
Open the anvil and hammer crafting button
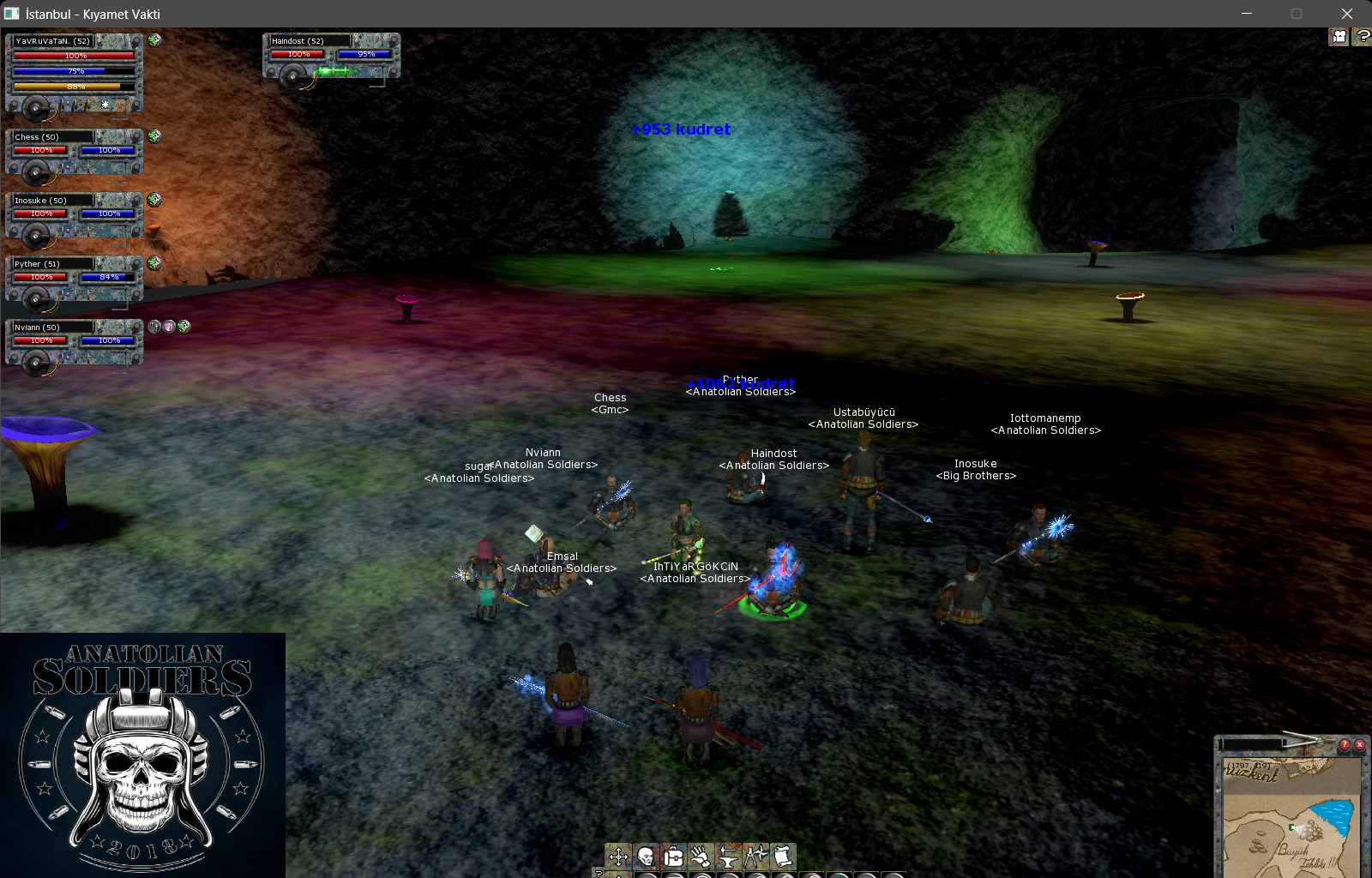click(x=728, y=856)
